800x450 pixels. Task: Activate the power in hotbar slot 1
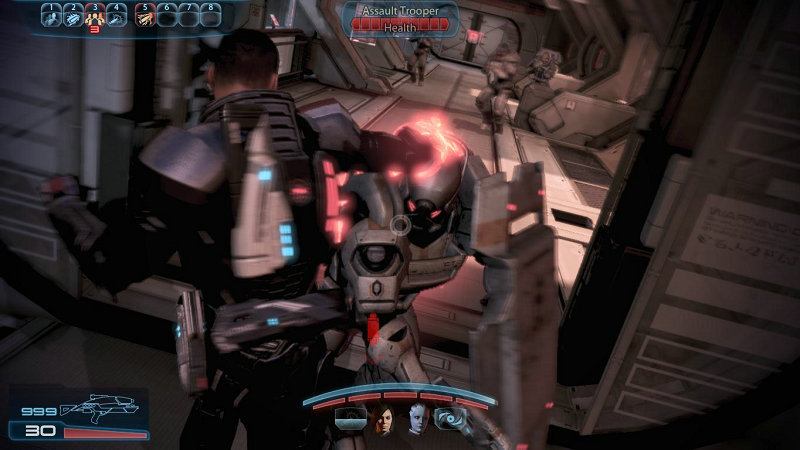(x=52, y=16)
